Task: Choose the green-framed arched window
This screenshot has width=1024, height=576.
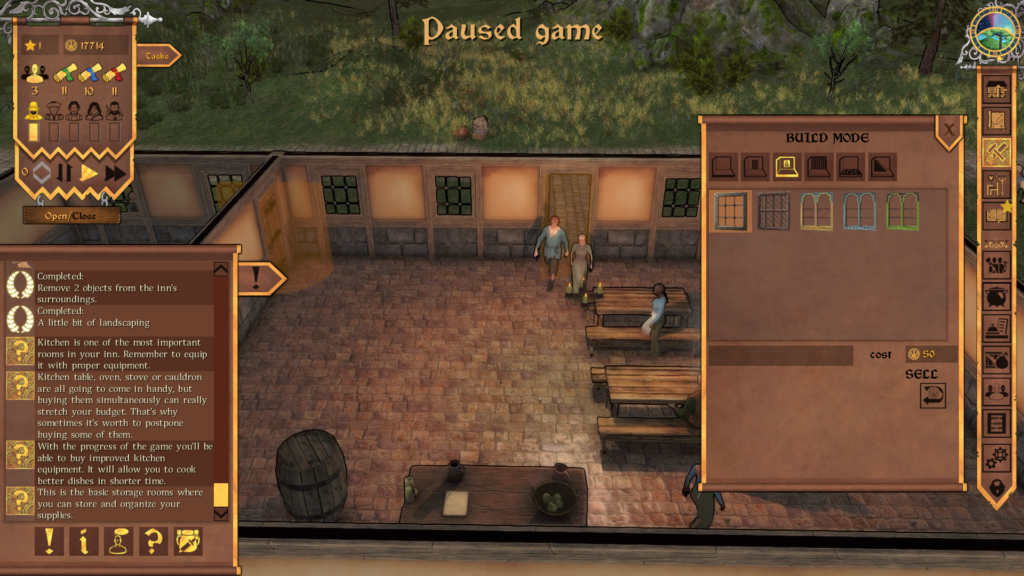Action: tap(902, 211)
